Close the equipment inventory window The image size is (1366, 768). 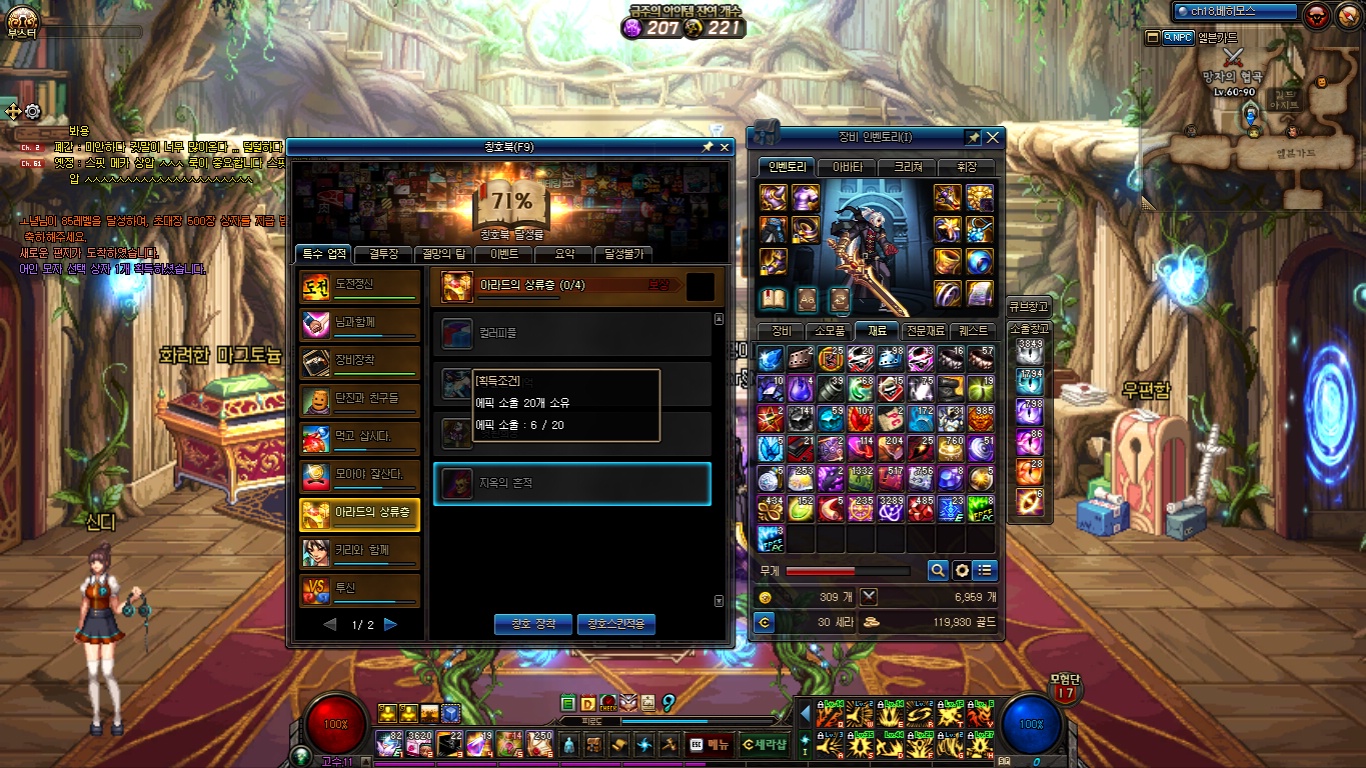tap(993, 137)
